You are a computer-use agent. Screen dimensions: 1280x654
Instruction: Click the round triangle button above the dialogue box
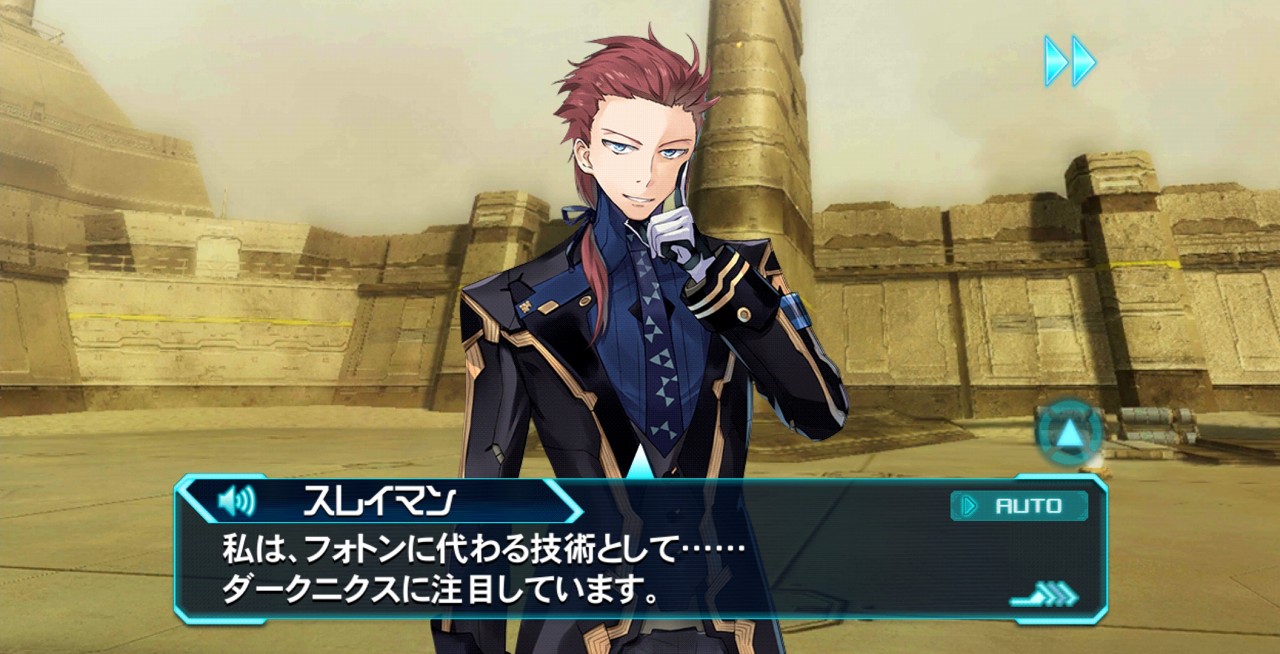coord(1069,434)
